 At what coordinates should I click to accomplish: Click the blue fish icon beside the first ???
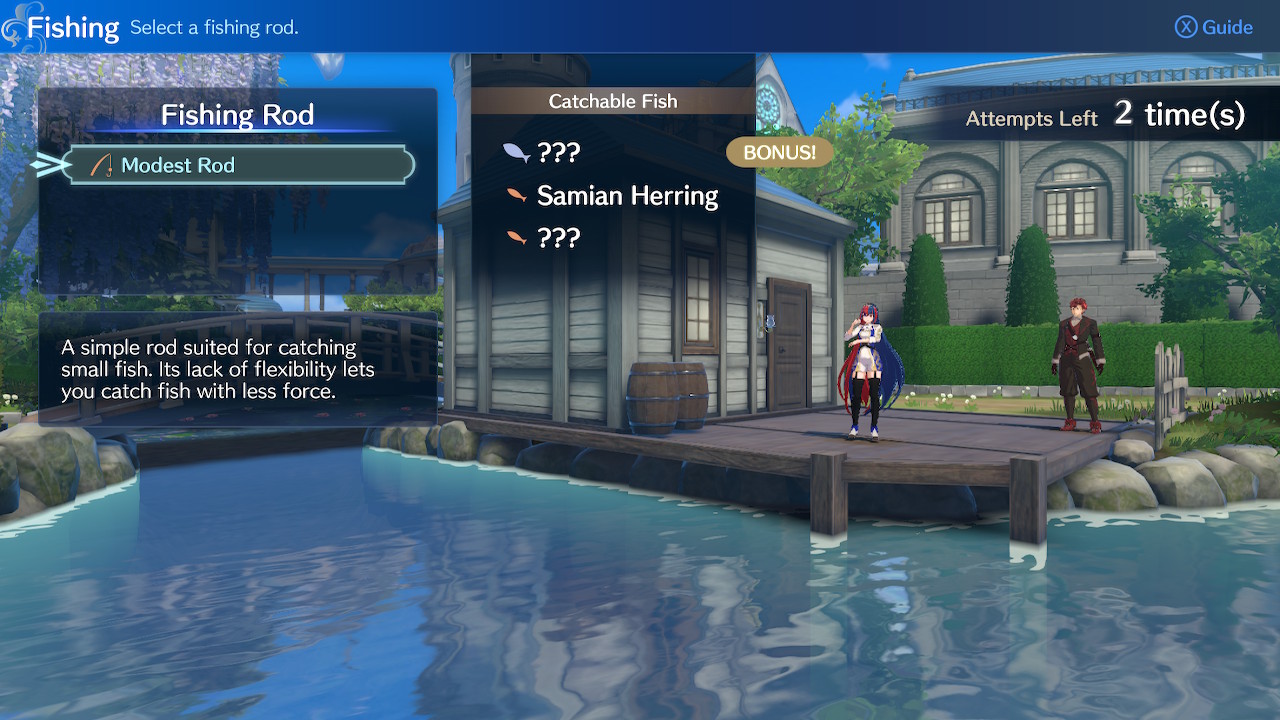point(514,150)
